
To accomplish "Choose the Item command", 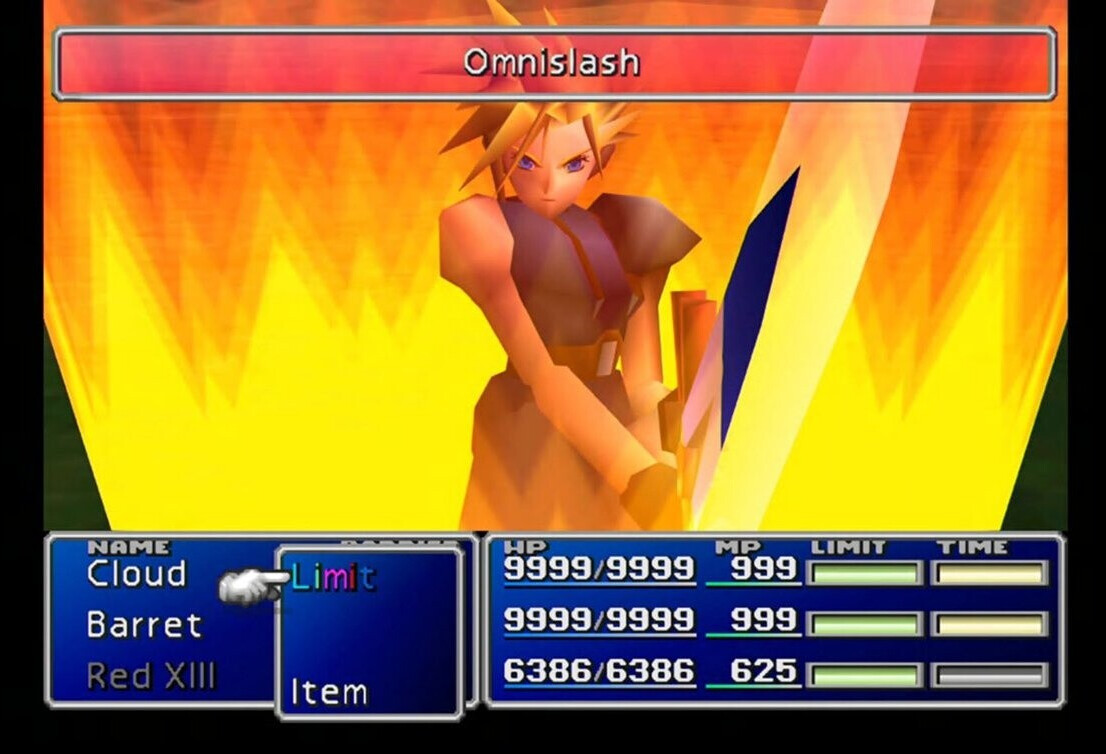I will (329, 692).
